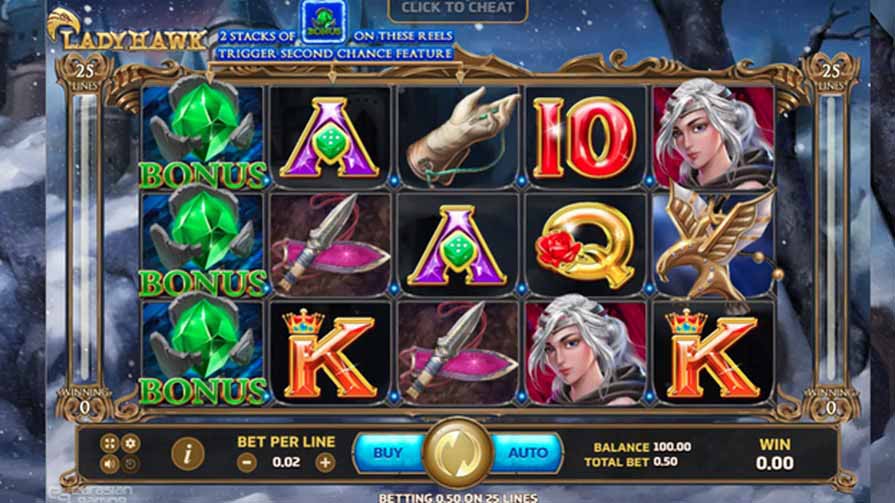Click the greyed history icon beside speaker
This screenshot has height=503, width=895.
[131, 464]
